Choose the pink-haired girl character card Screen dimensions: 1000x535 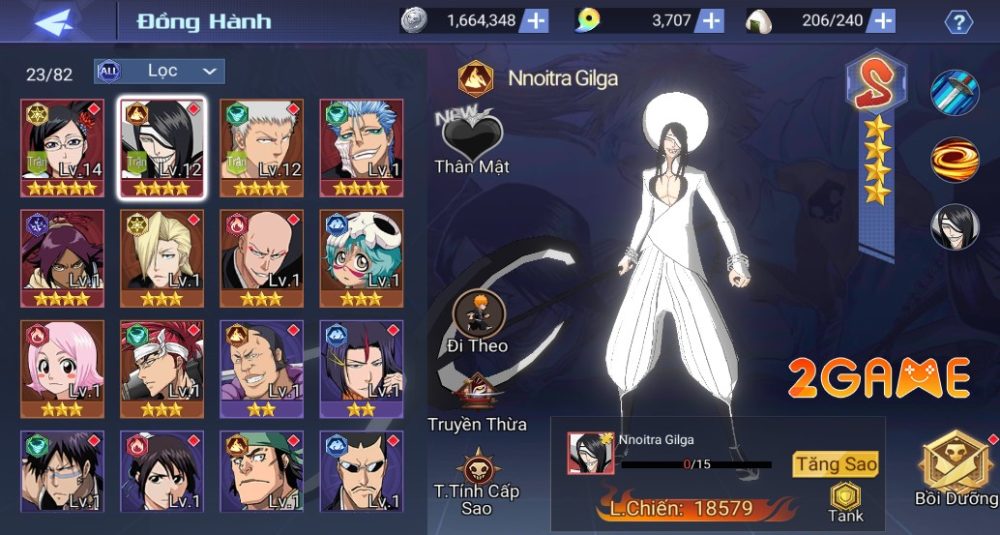[62, 368]
